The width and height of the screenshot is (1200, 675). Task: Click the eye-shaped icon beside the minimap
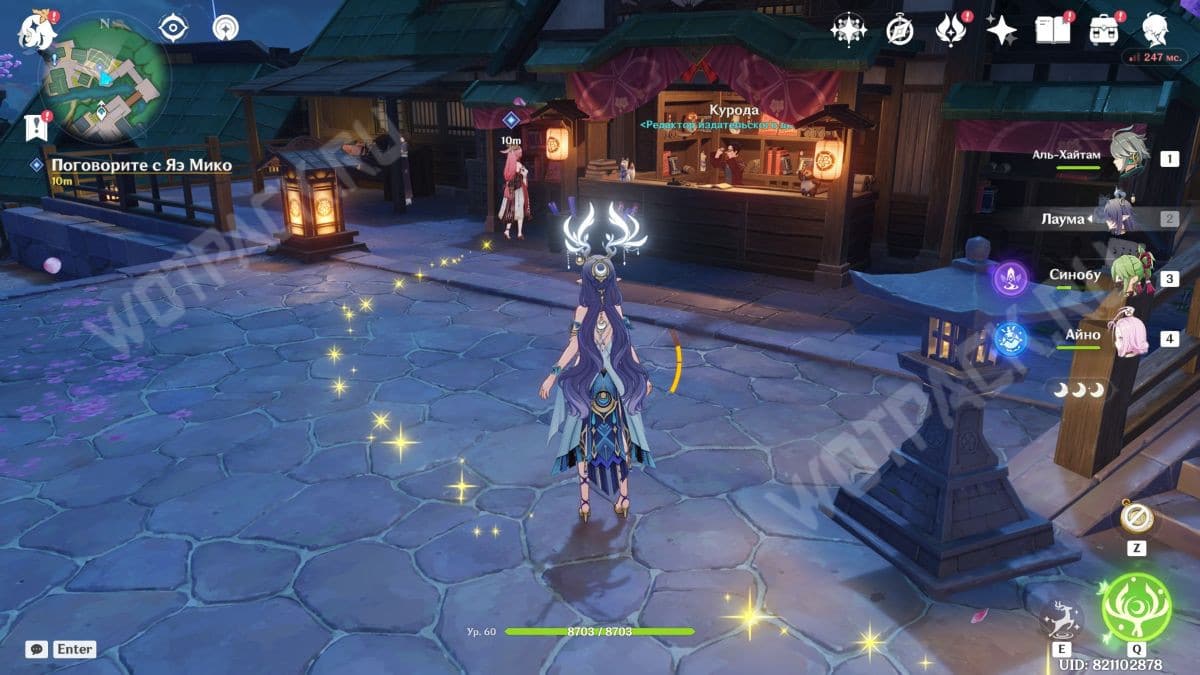coord(173,28)
